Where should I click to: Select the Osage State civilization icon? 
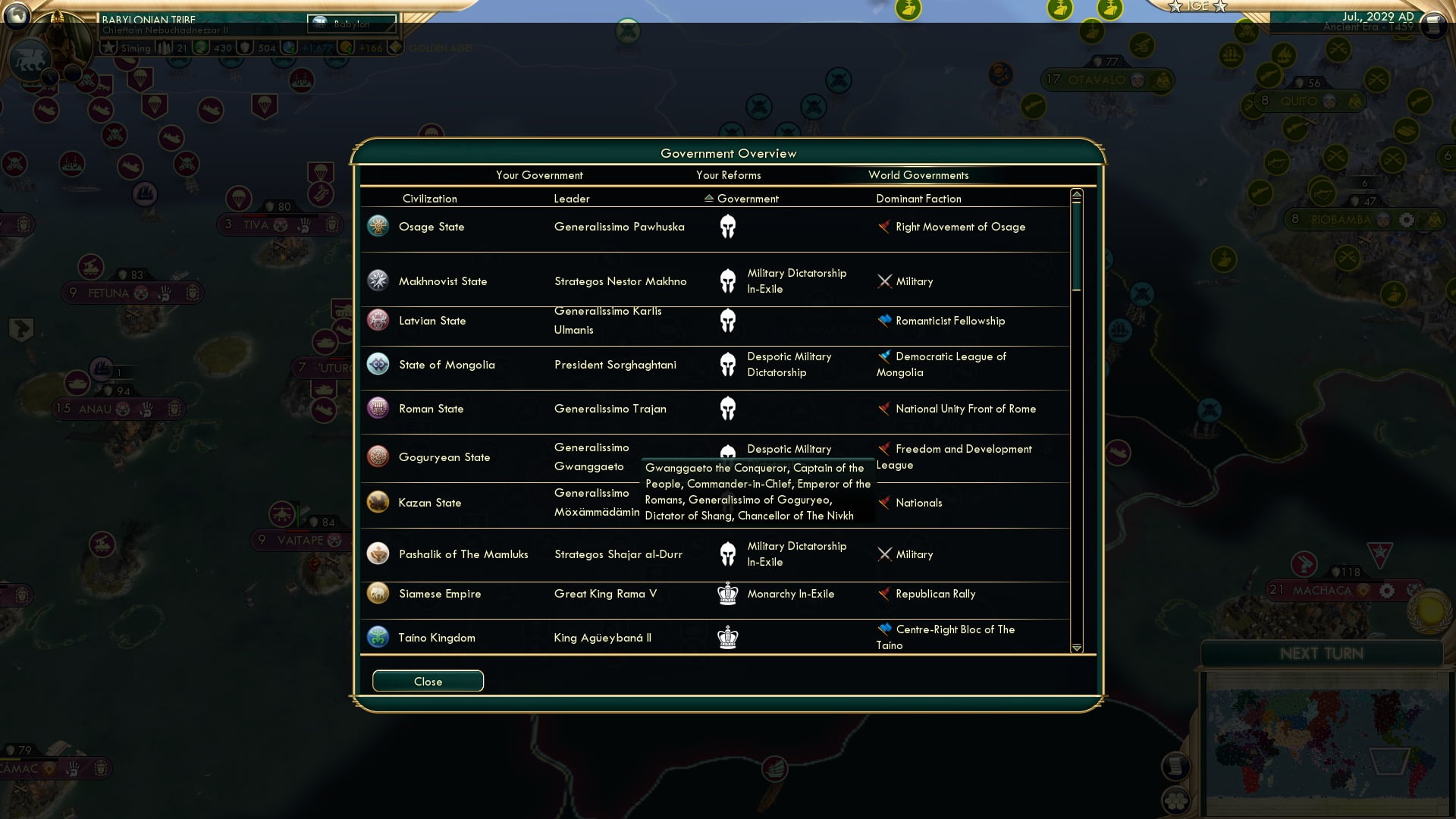point(378,227)
